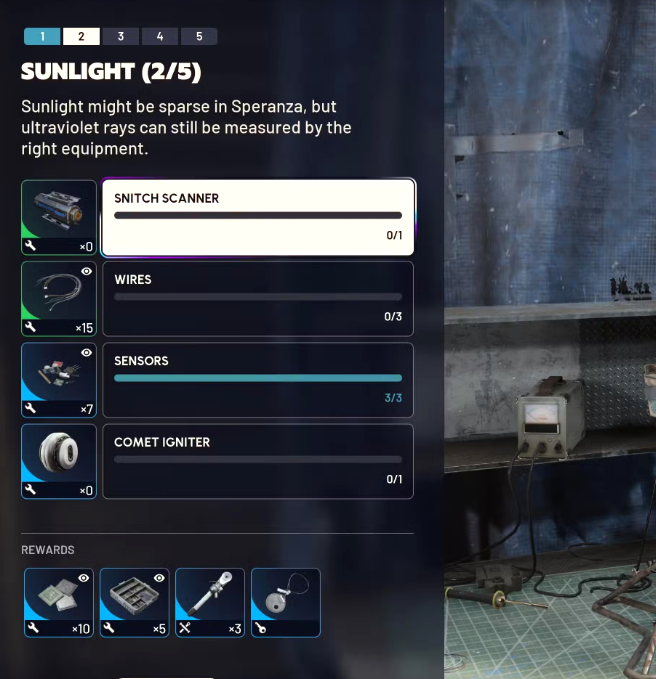This screenshot has height=679, width=656.
Task: Select stage 2 tab
Action: pos(81,37)
